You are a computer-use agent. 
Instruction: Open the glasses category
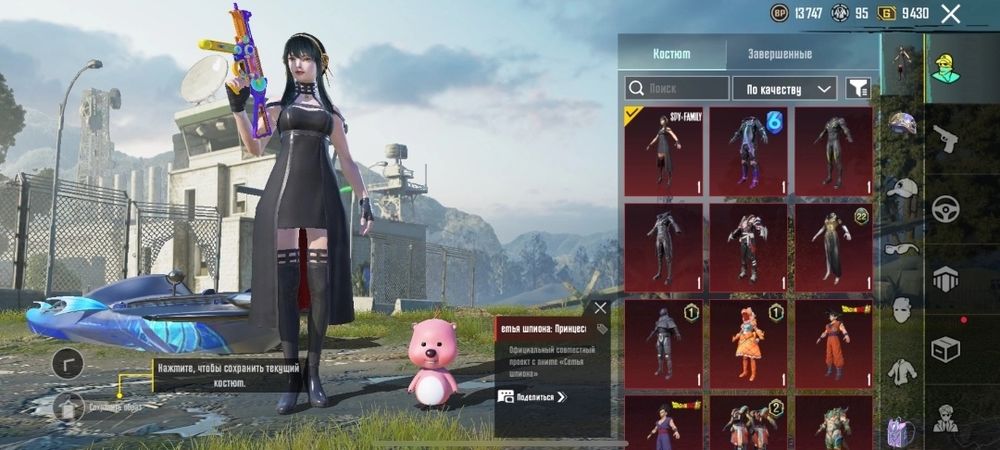tap(903, 250)
